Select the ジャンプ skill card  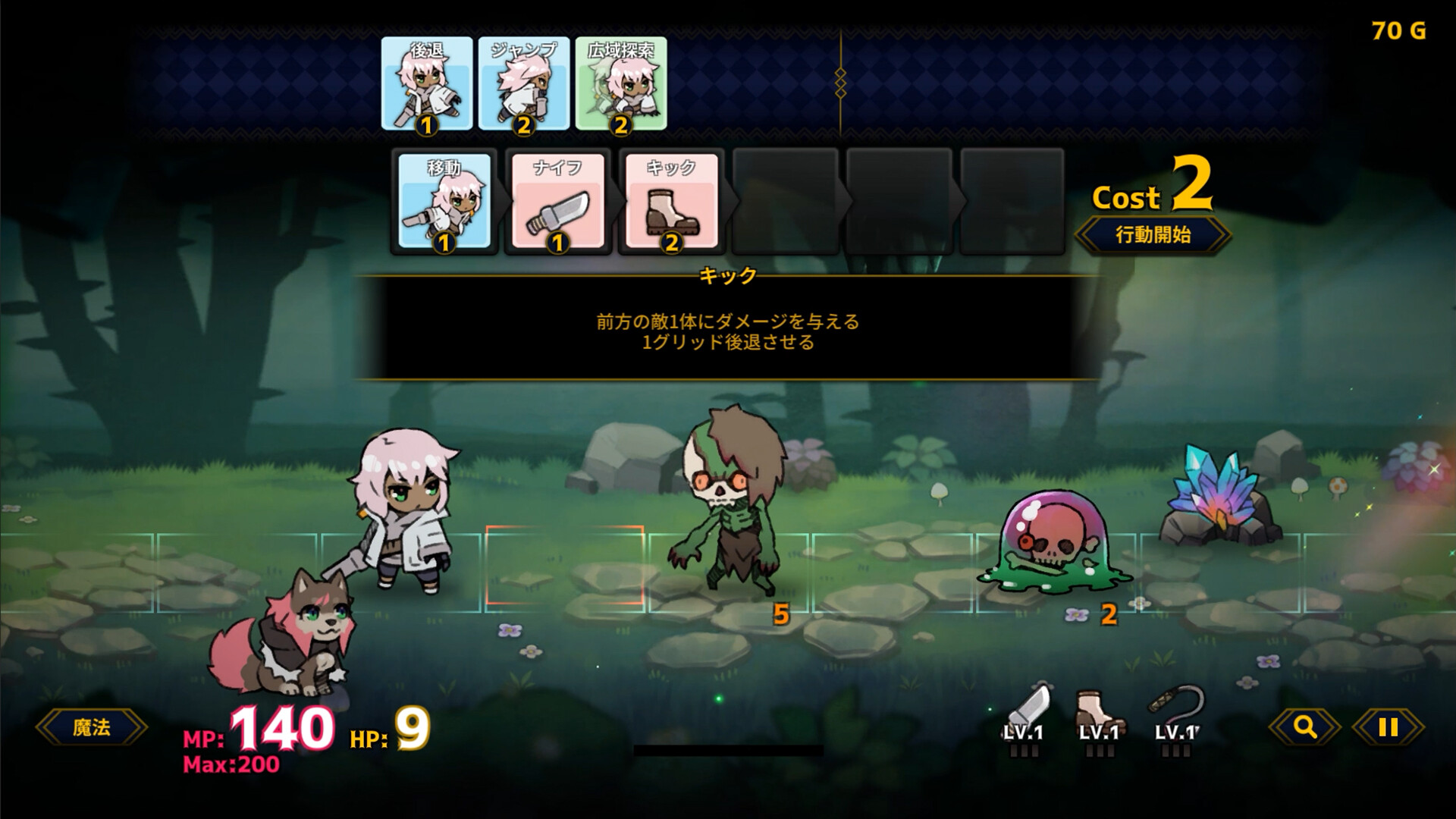[523, 83]
